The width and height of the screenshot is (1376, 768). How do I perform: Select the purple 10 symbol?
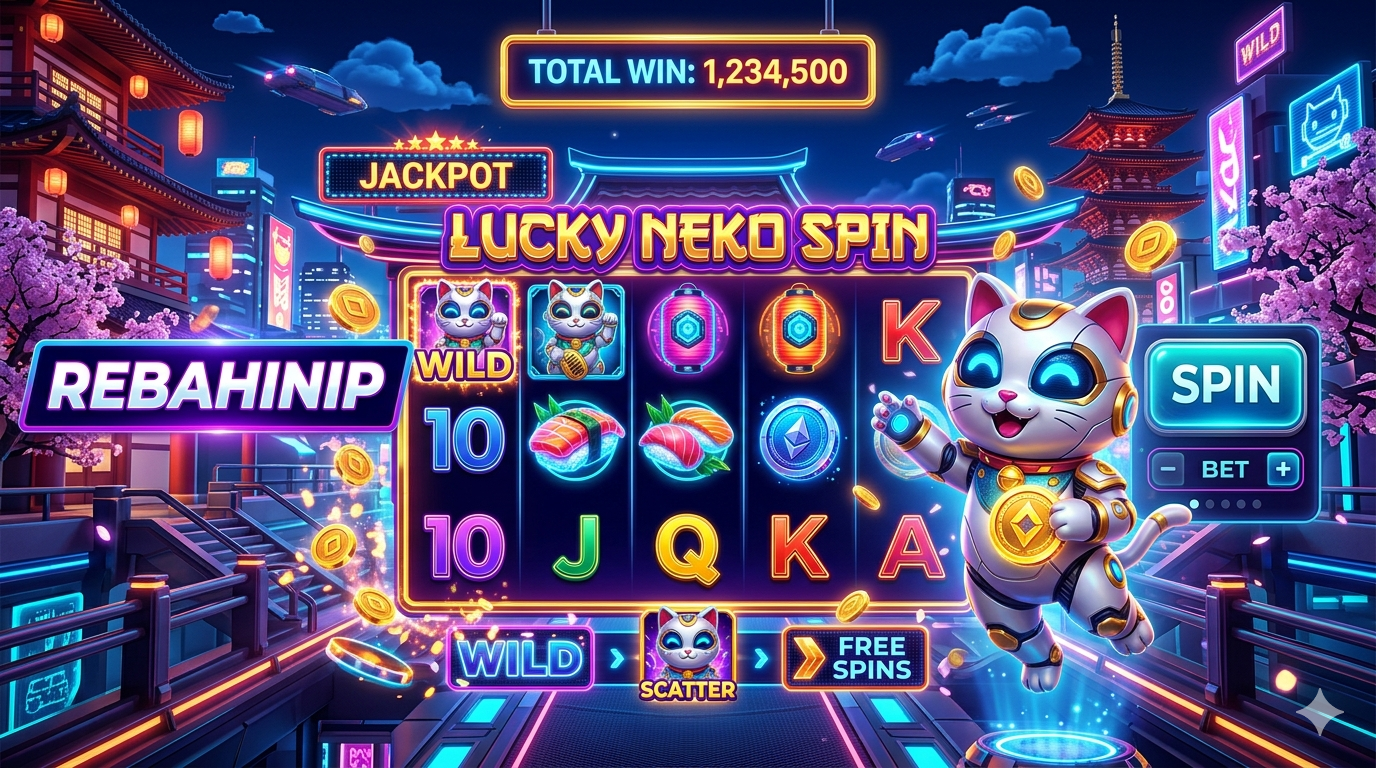coord(463,548)
